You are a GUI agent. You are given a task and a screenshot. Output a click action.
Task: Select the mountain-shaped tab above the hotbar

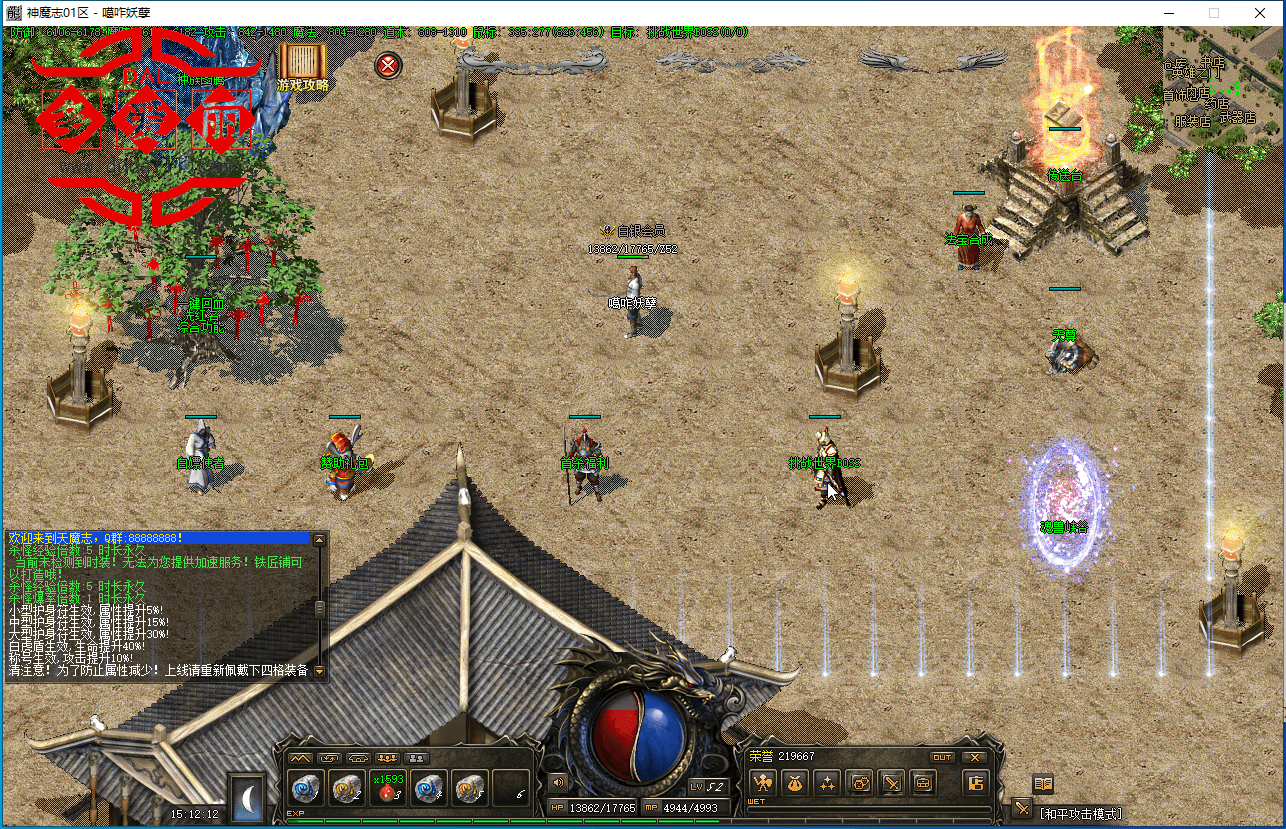click(300, 757)
